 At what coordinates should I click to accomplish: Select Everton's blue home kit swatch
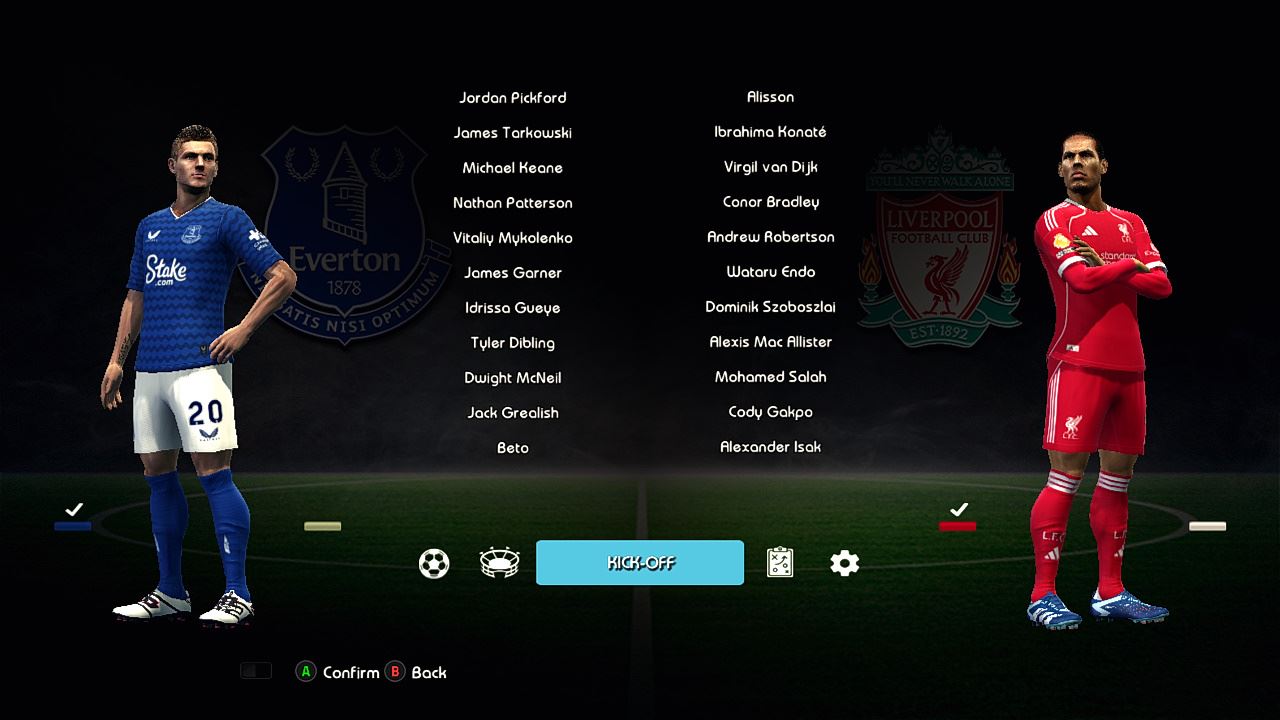point(73,526)
